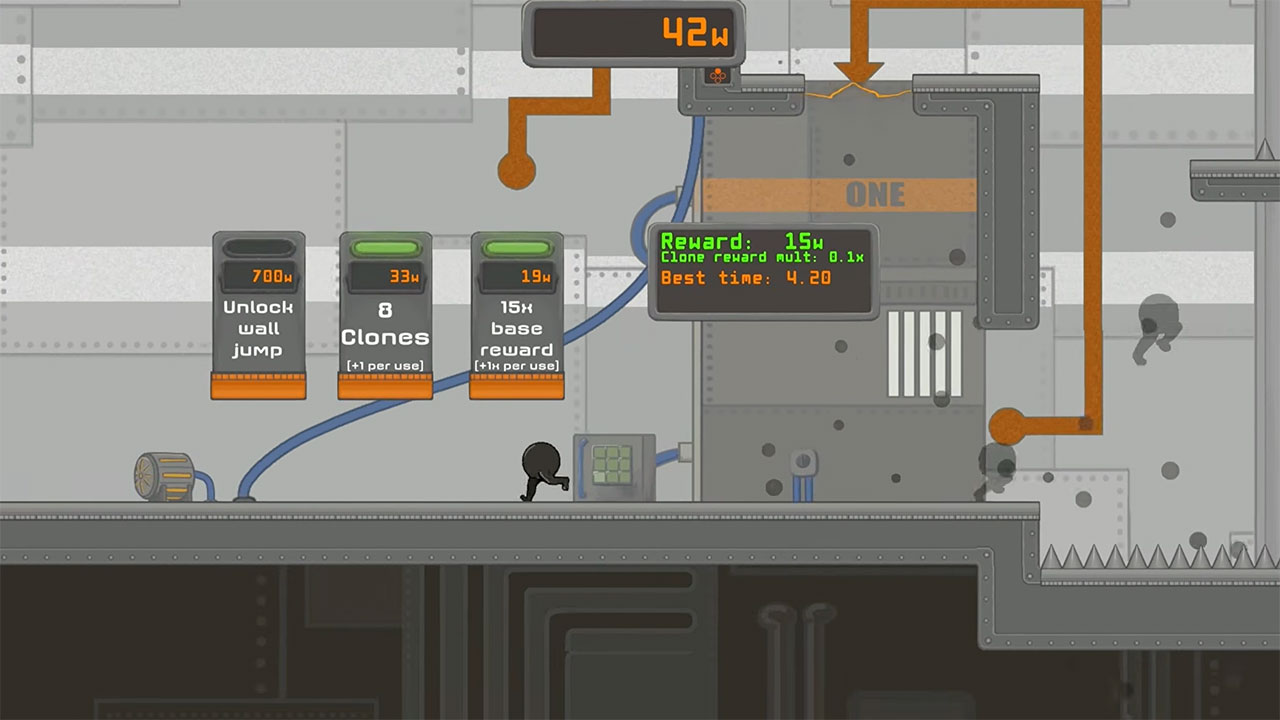This screenshot has height=720, width=1280.
Task: Open the Reward info panel showing 15w
Action: (765, 240)
